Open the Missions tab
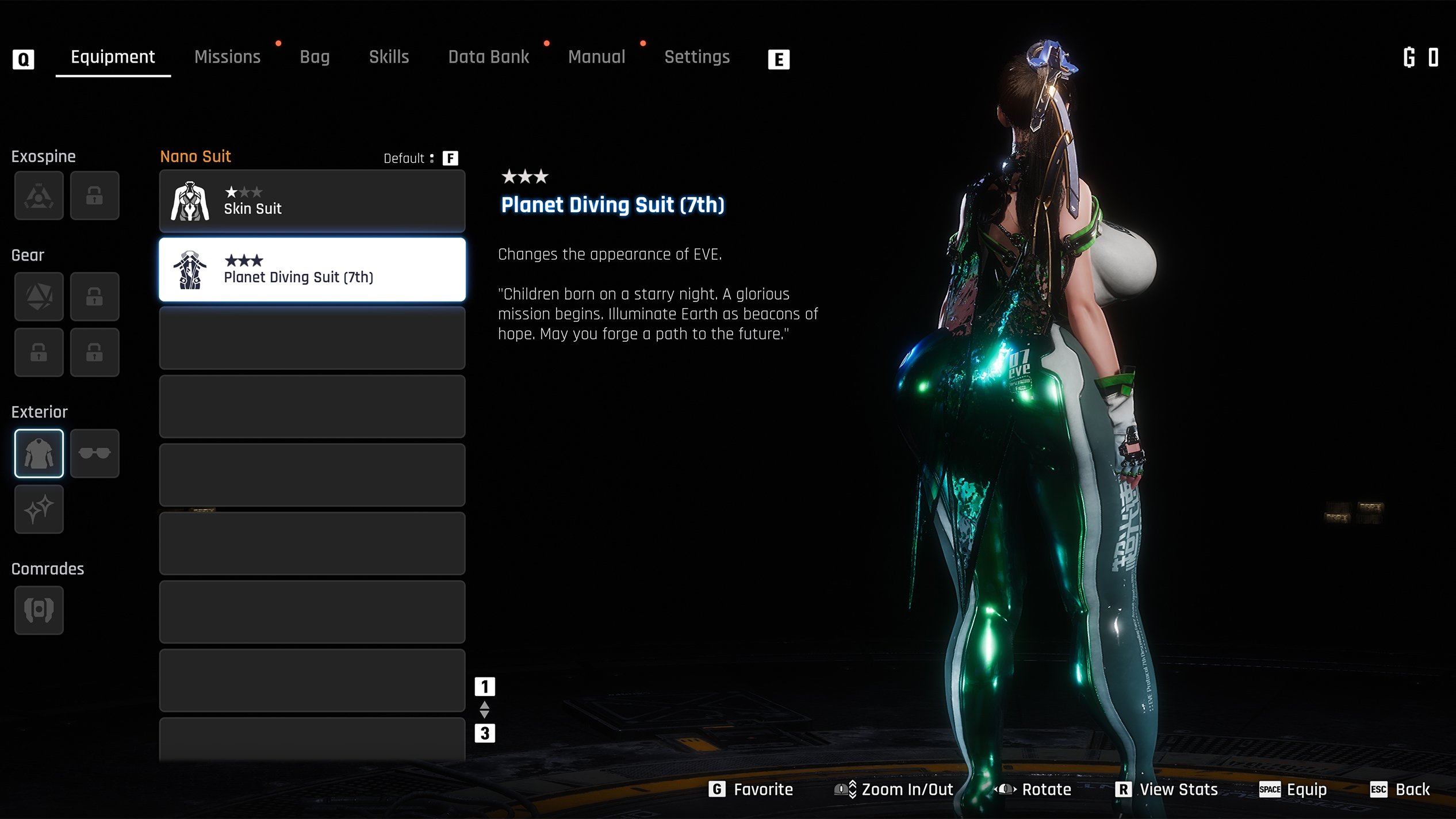Viewport: 1456px width, 819px height. 227,57
